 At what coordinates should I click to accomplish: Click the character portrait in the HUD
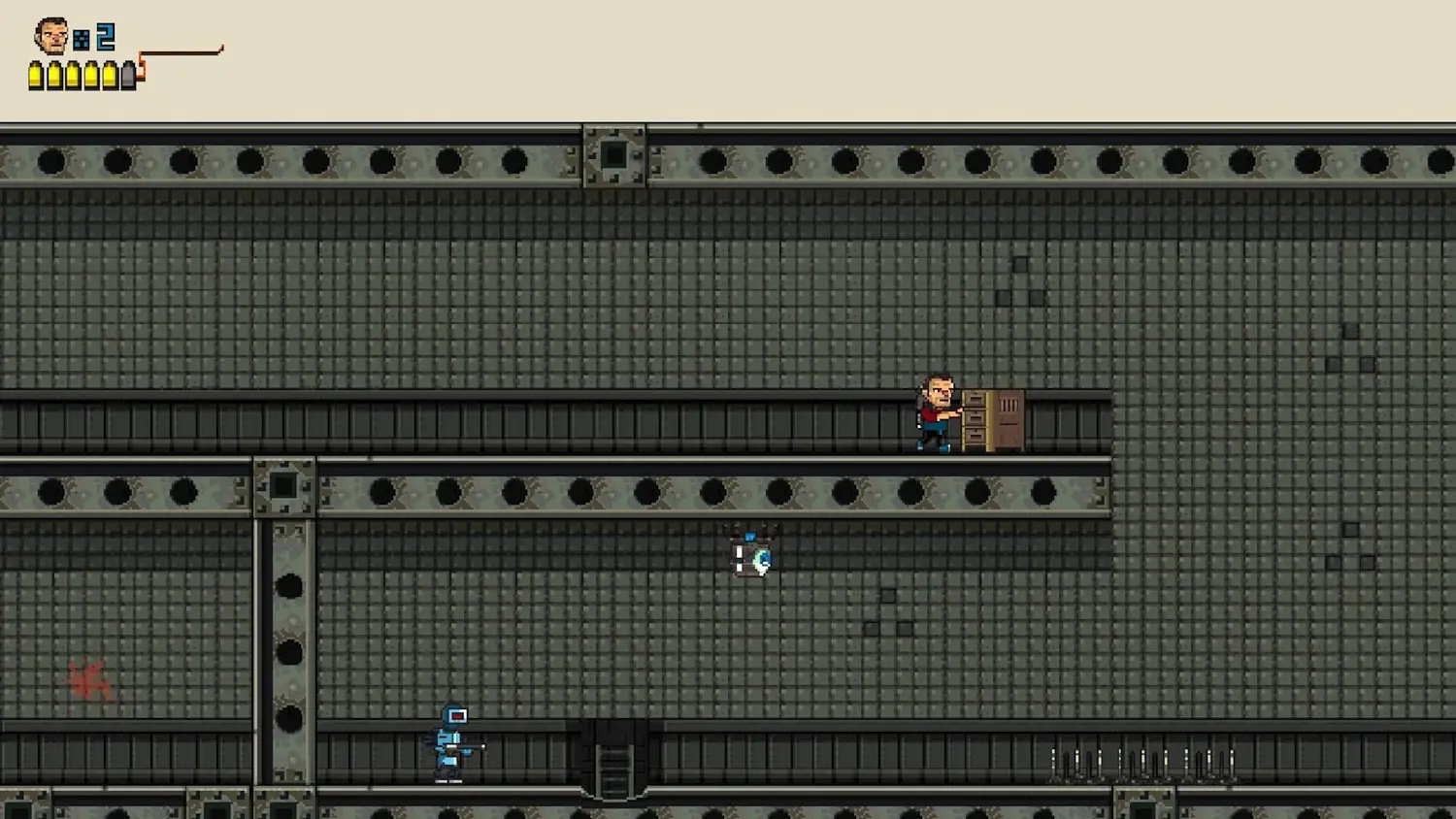pos(50,35)
